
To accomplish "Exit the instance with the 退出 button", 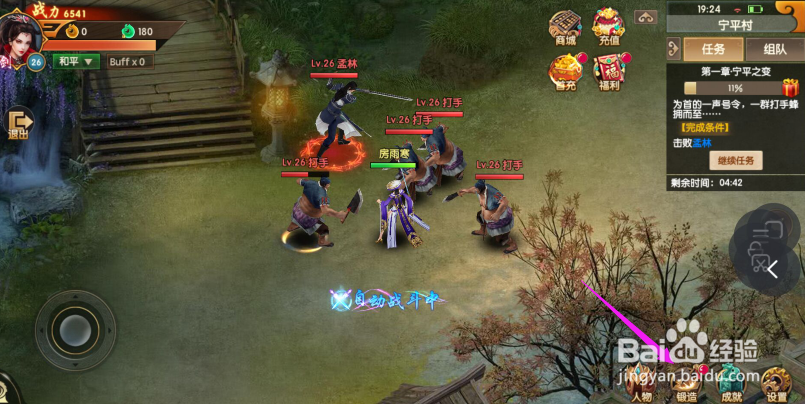I will click(x=17, y=123).
